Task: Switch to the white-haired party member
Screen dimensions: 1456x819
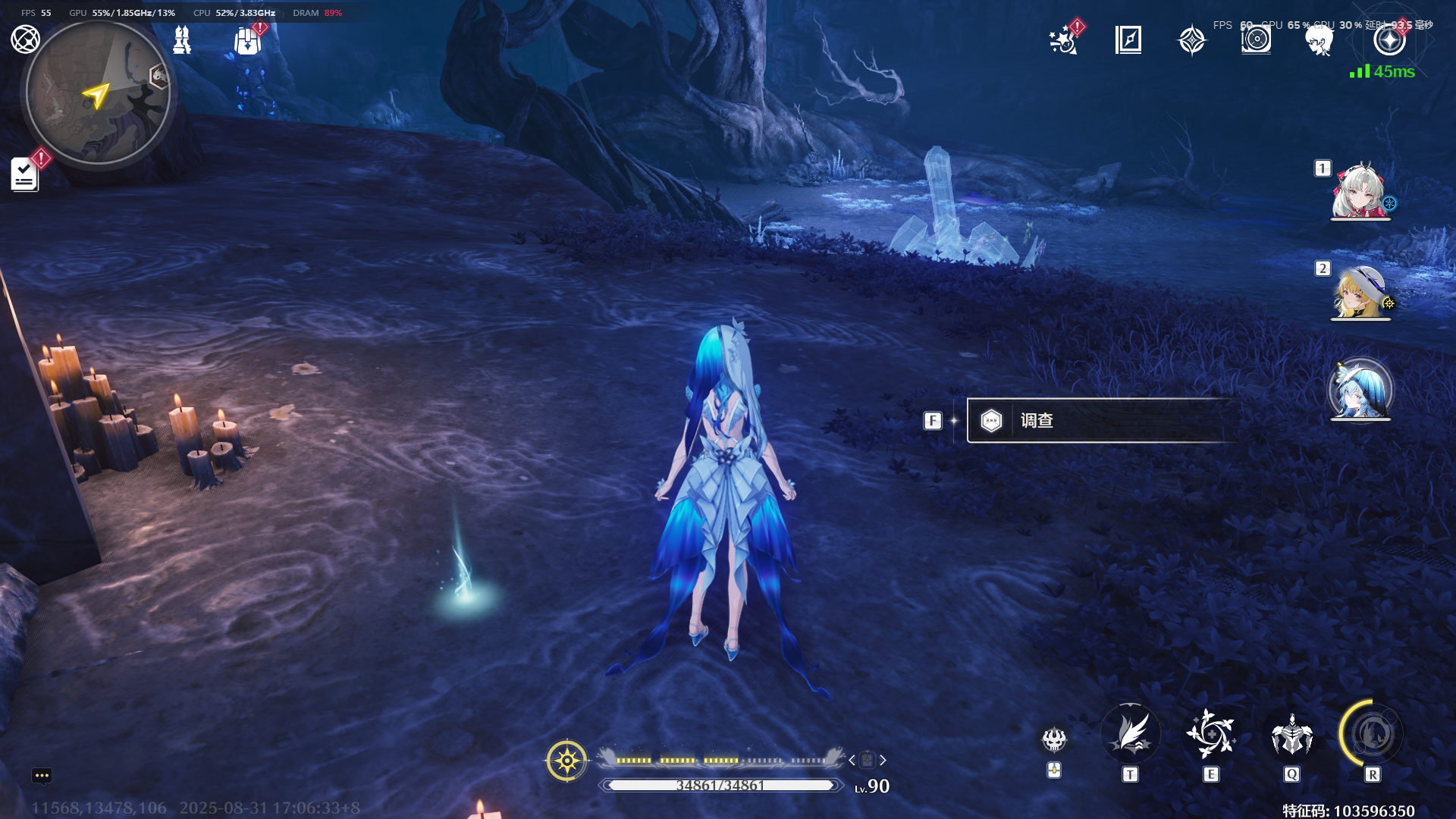Action: (1360, 190)
